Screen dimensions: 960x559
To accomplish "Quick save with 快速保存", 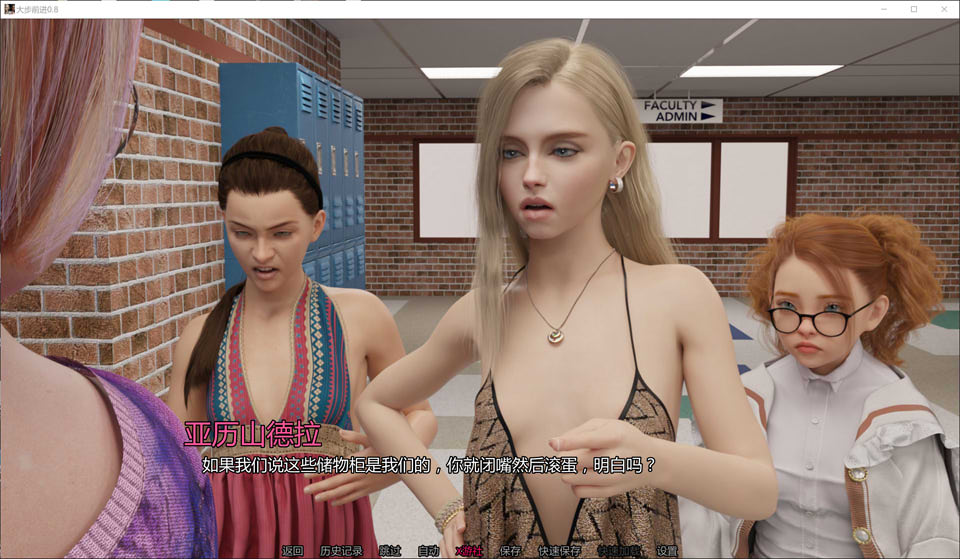I will pos(559,550).
